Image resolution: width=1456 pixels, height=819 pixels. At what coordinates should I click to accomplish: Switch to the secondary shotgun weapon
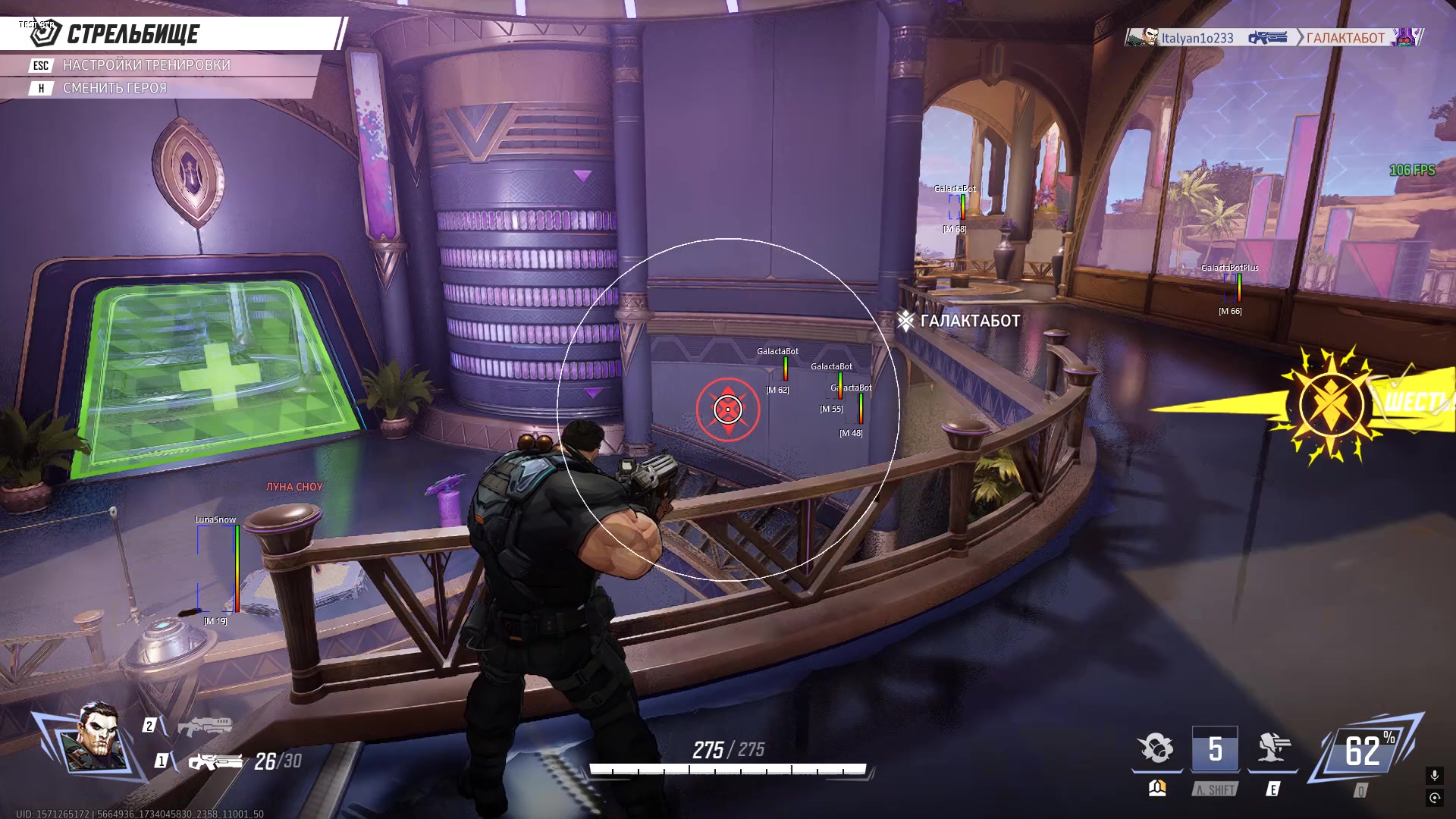click(205, 726)
